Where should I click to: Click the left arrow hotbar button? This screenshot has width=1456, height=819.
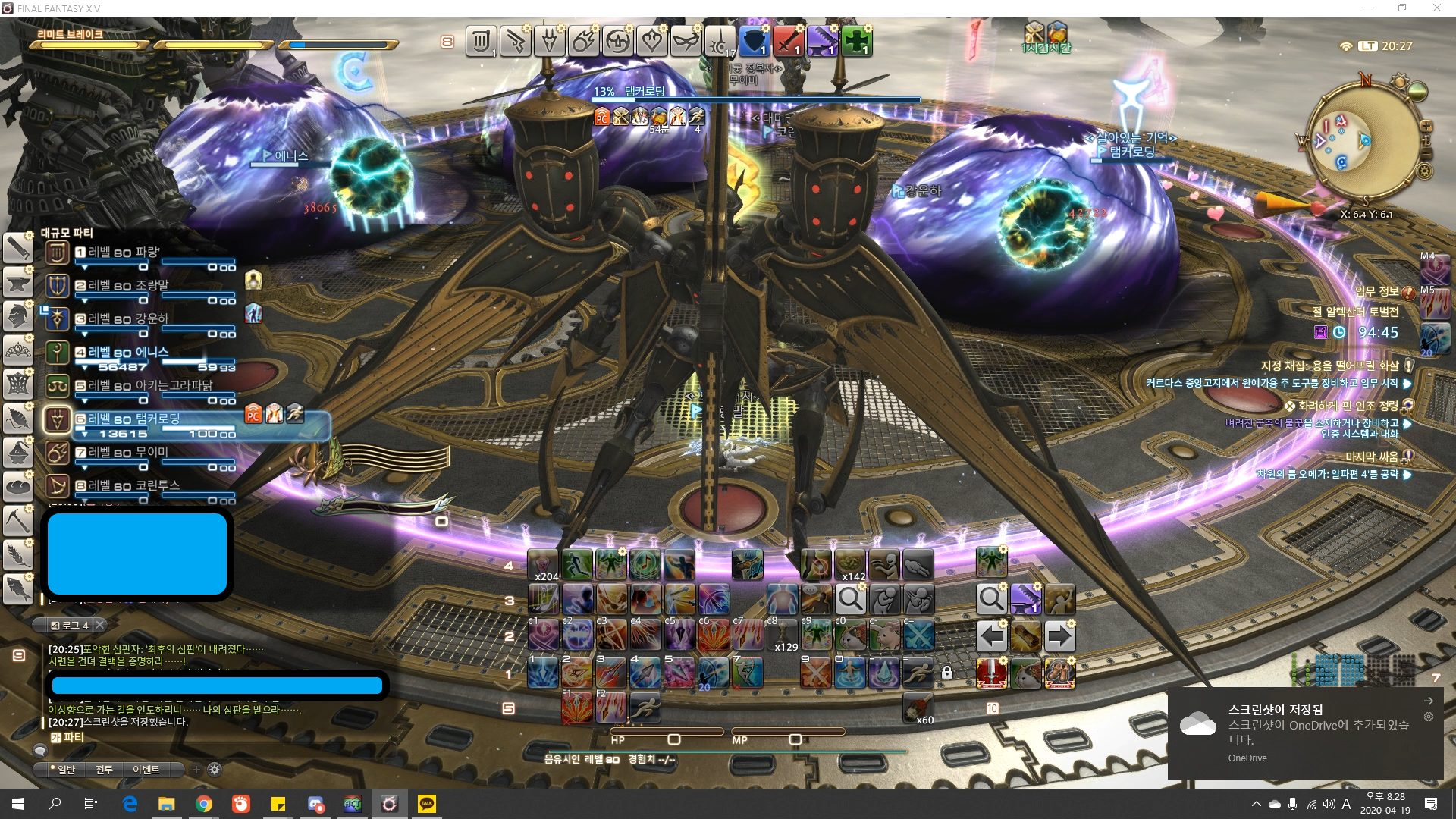[x=991, y=635]
